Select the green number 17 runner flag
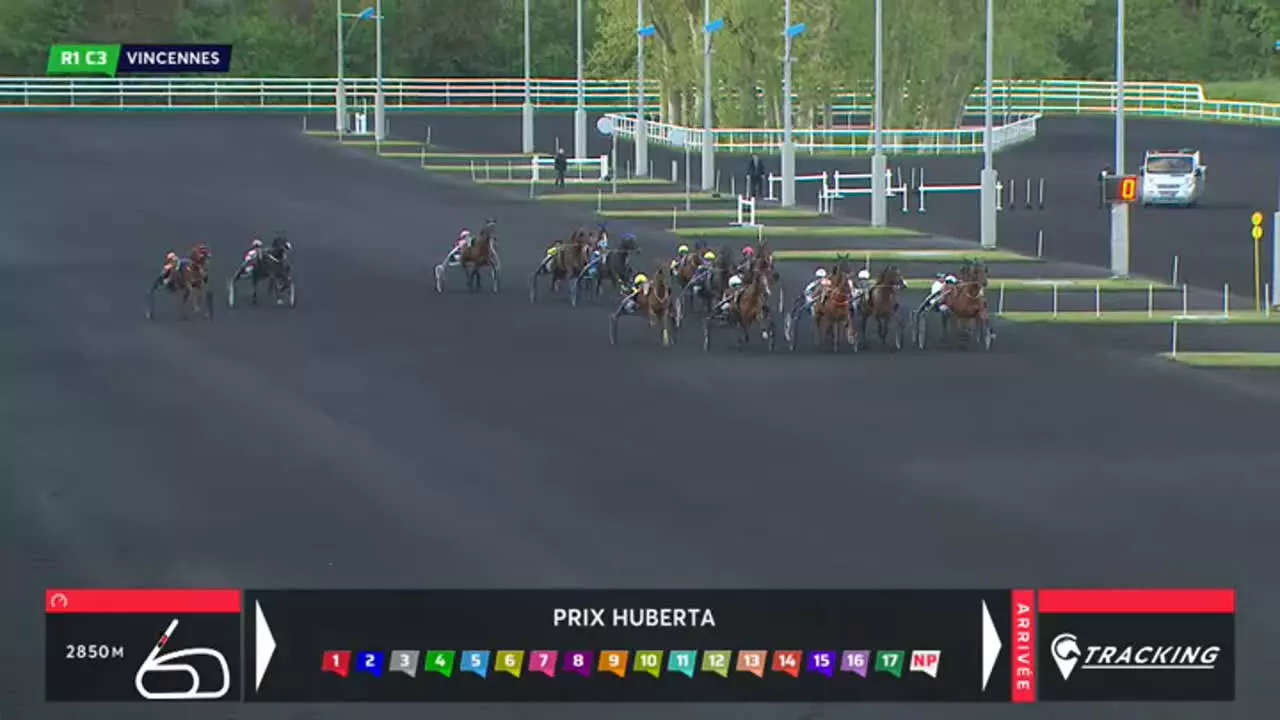 [890, 662]
